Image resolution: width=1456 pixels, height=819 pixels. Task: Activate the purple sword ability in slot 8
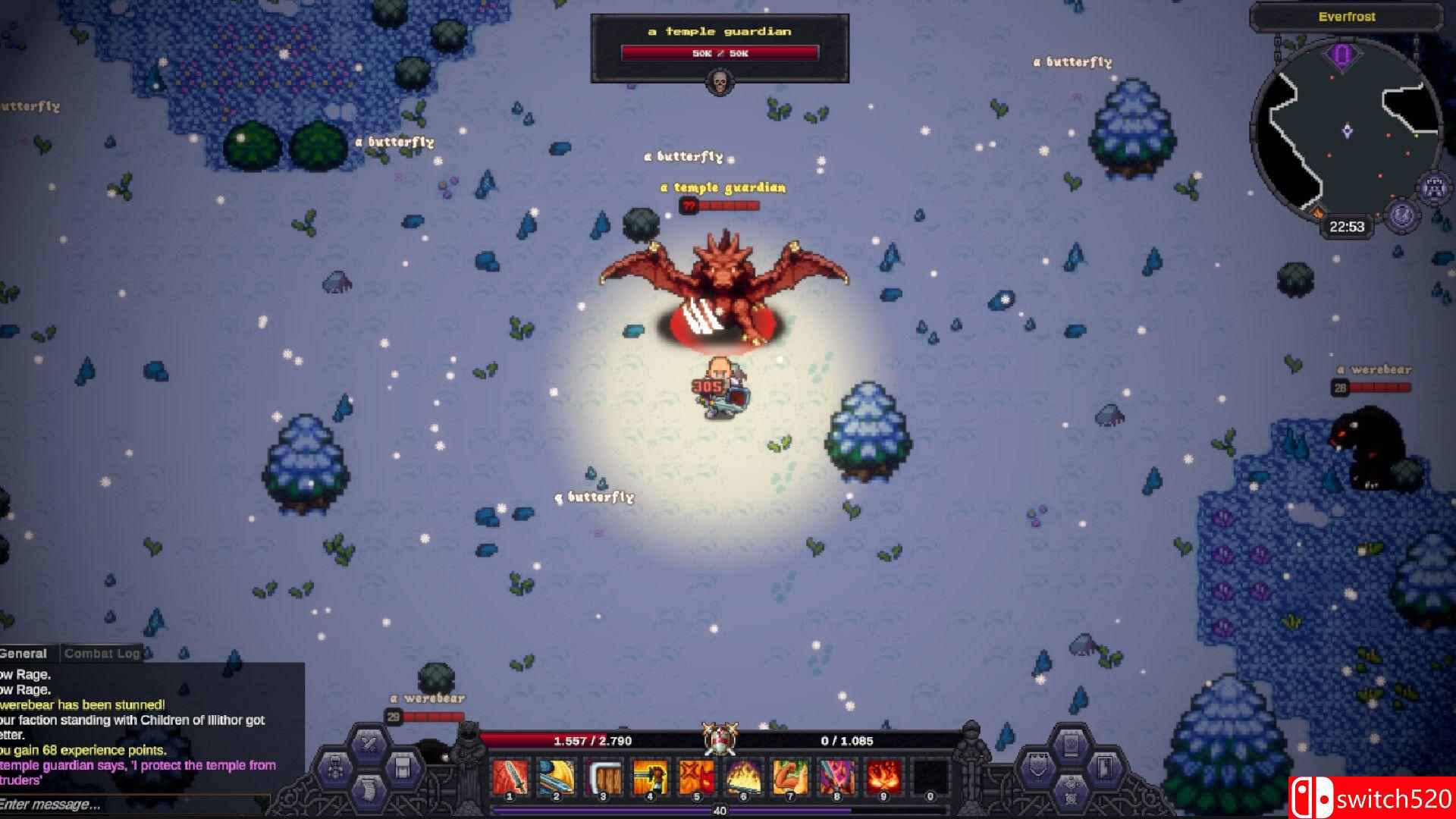point(837,777)
